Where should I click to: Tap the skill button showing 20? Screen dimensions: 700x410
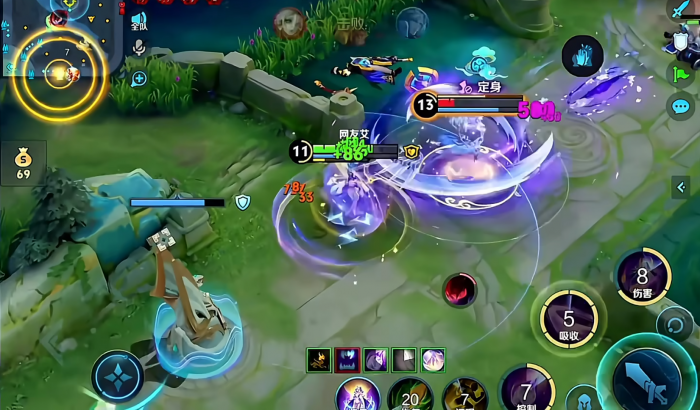410,395
